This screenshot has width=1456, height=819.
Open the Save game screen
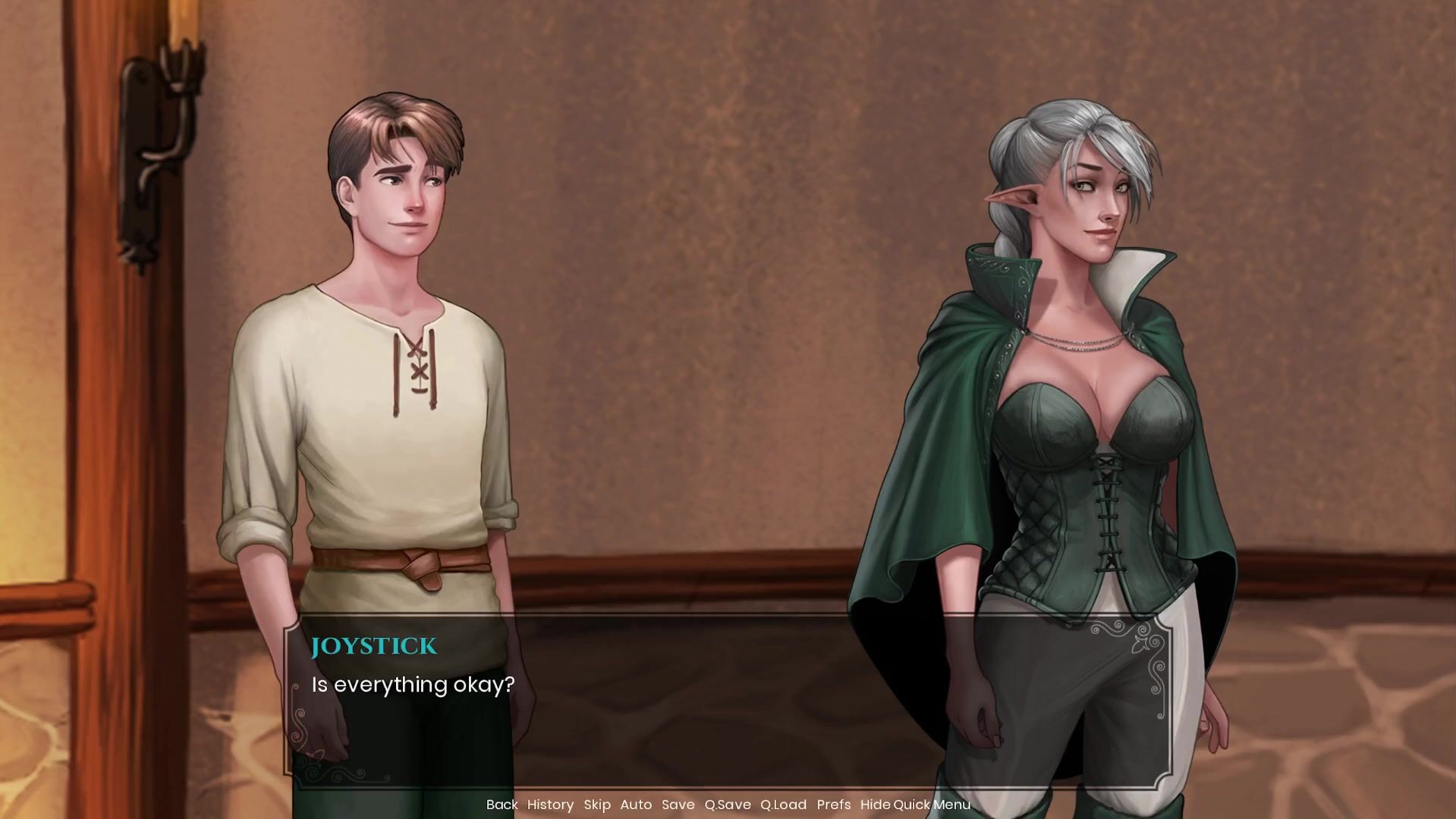[x=678, y=805]
